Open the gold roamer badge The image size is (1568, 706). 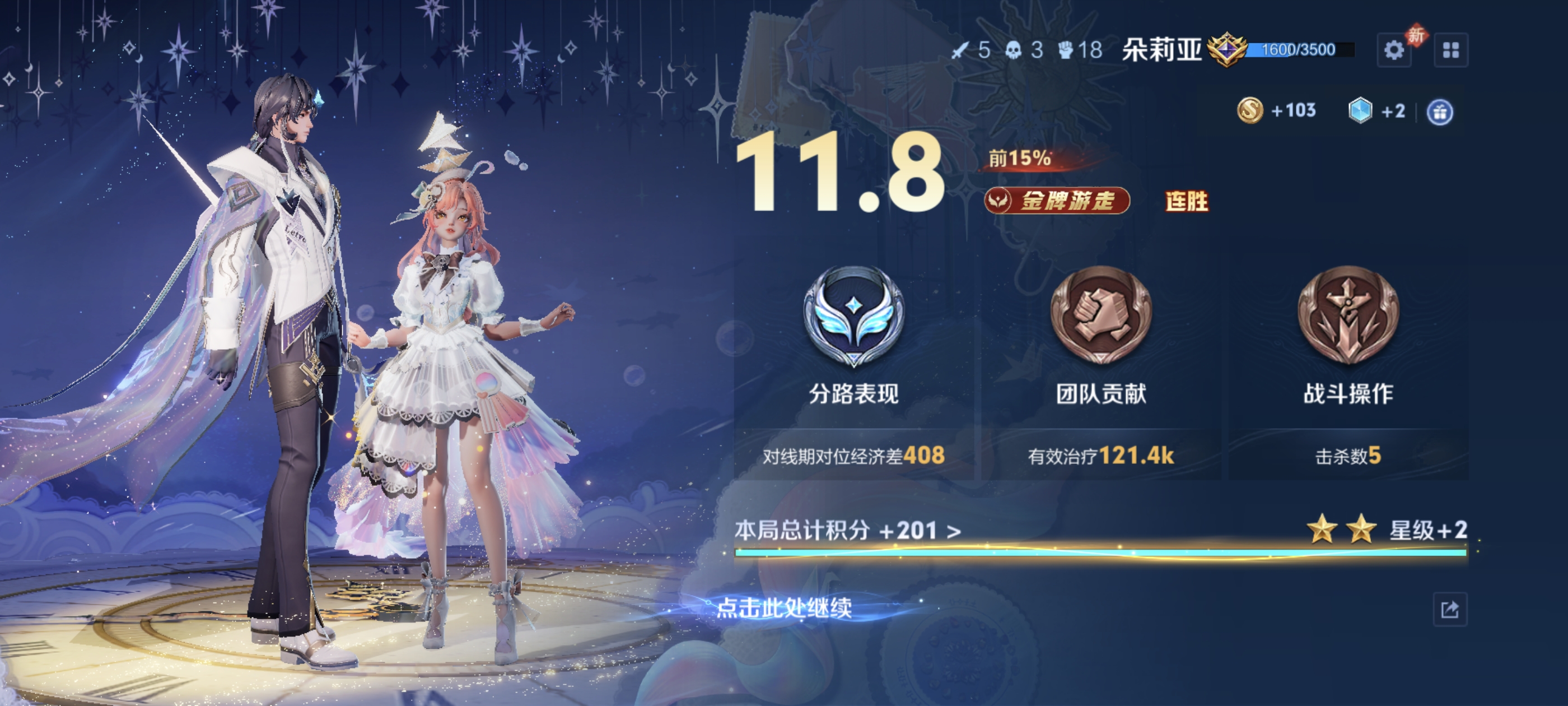click(1057, 201)
